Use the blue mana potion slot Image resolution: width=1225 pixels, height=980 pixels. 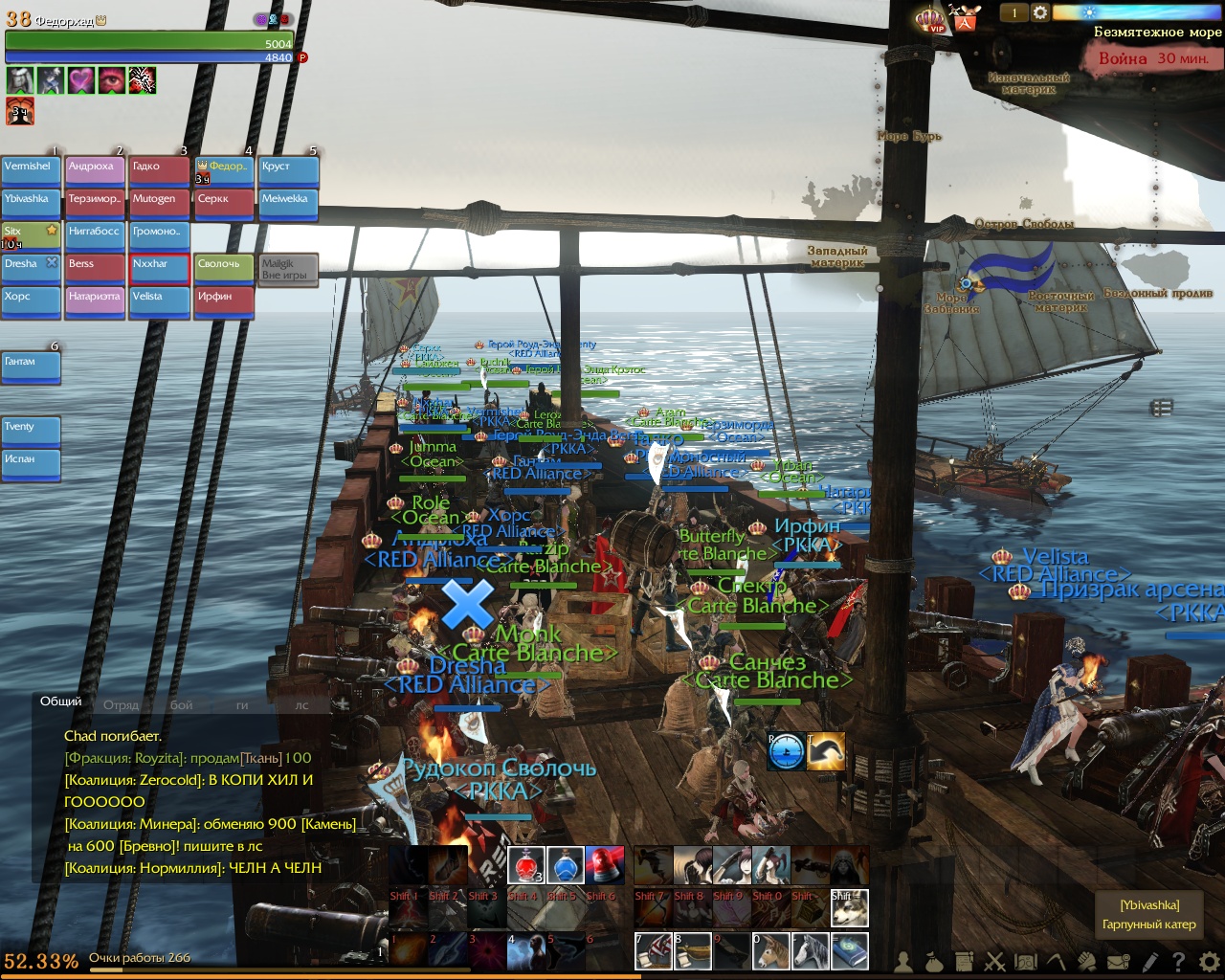tap(565, 865)
